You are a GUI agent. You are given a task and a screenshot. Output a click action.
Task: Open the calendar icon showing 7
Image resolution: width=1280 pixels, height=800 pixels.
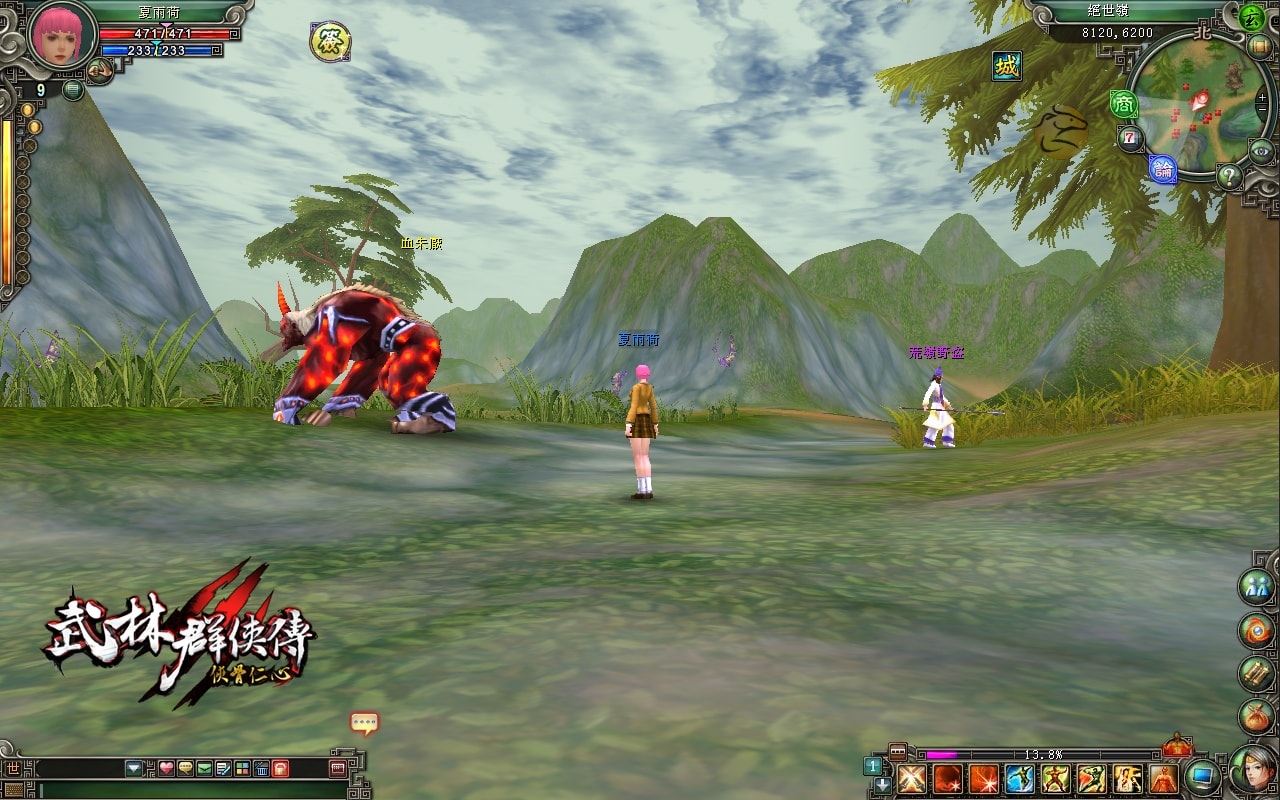1131,138
